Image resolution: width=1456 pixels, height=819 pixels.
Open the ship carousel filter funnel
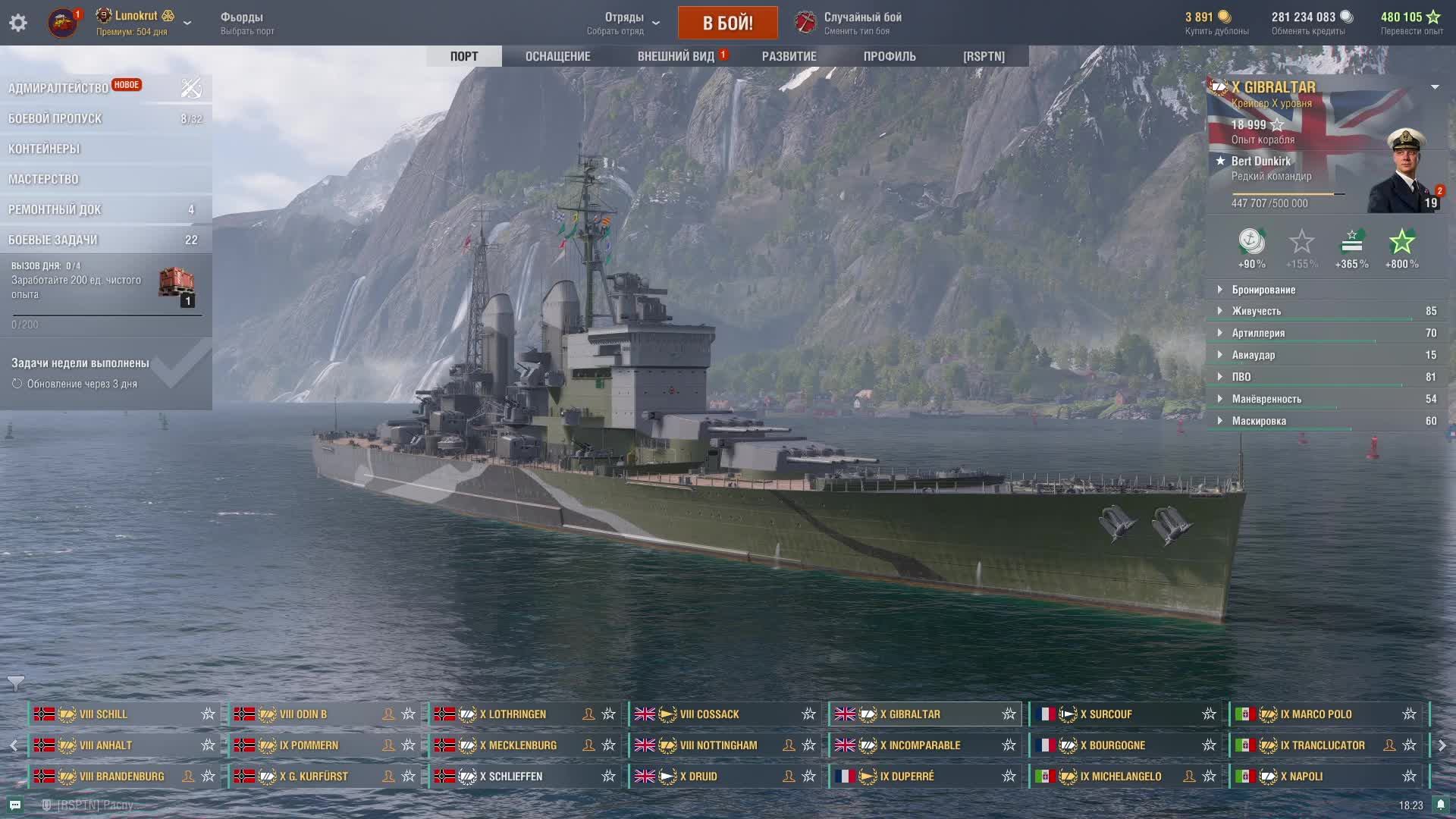click(15, 683)
